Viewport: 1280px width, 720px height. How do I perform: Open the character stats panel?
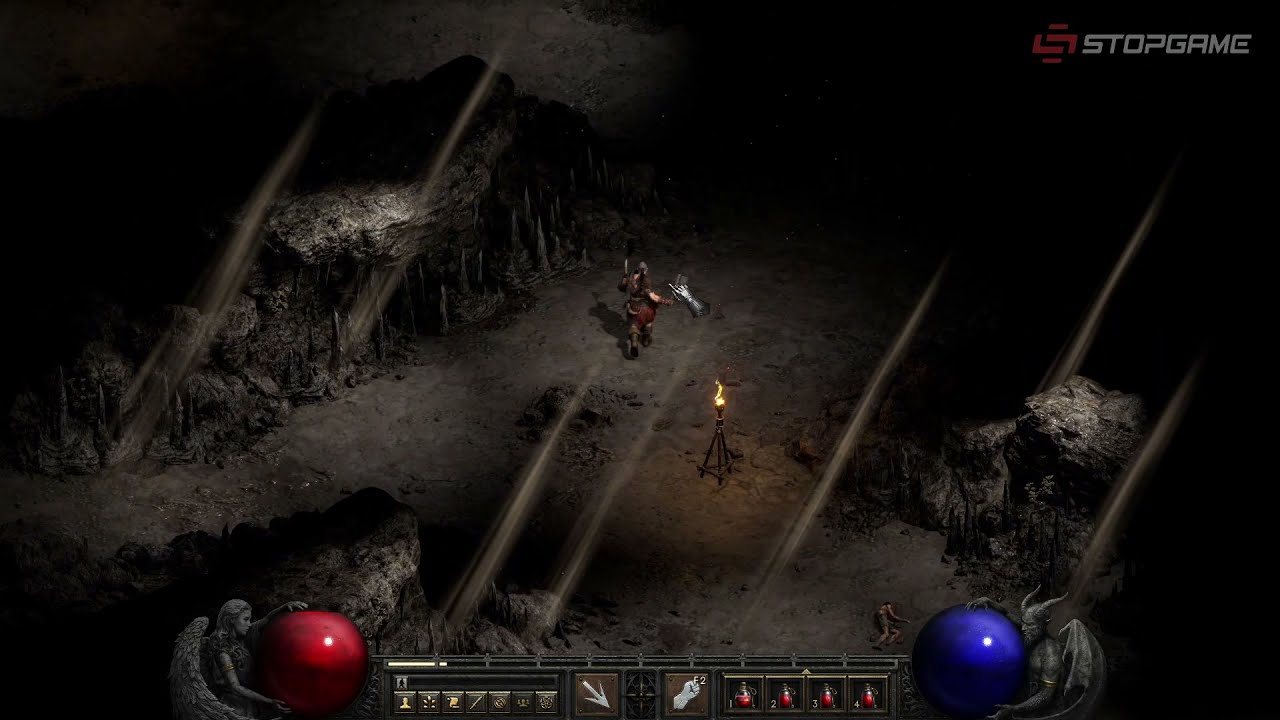(x=405, y=702)
